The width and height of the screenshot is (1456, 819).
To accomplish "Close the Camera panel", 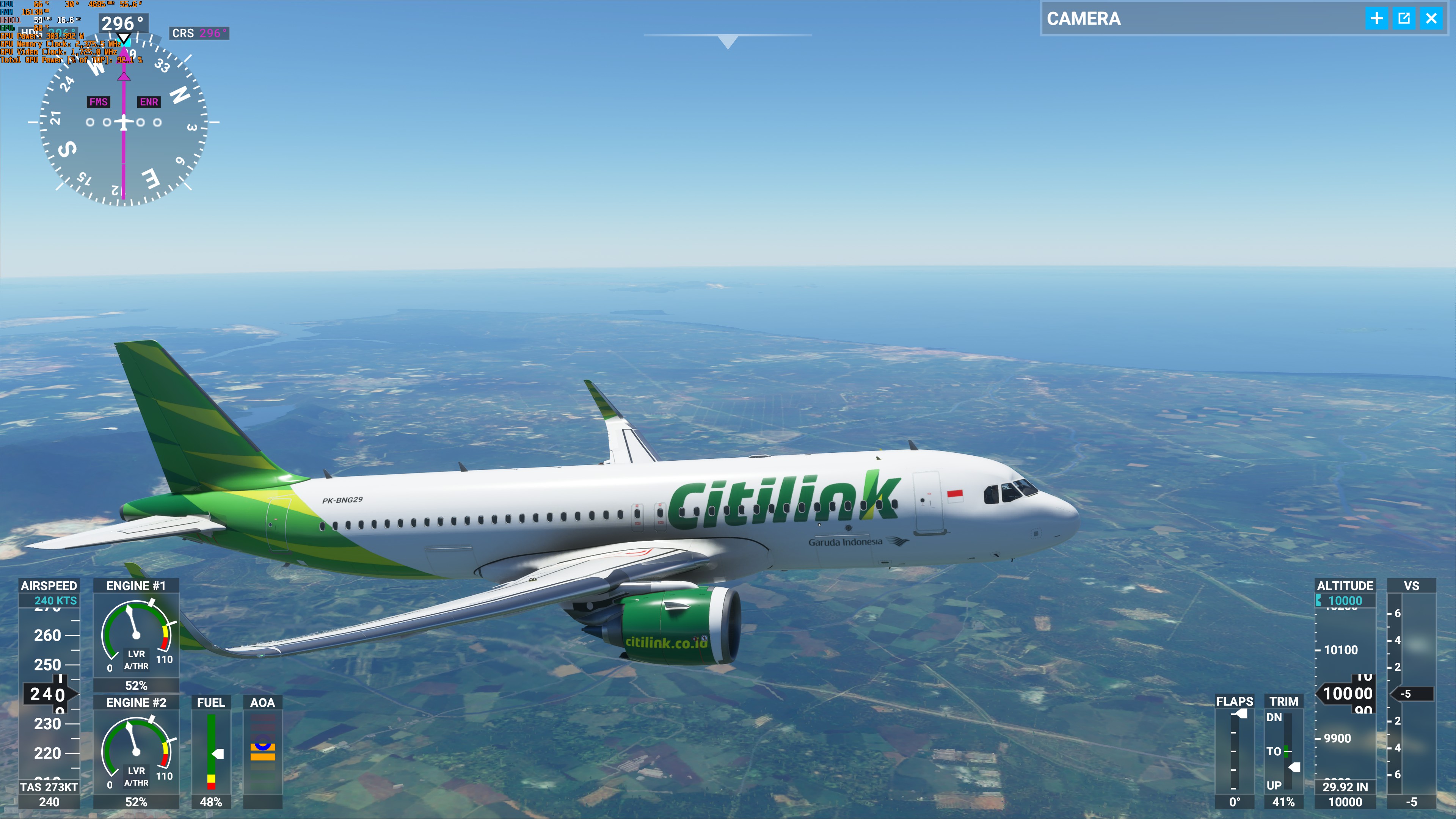I will 1431,19.
